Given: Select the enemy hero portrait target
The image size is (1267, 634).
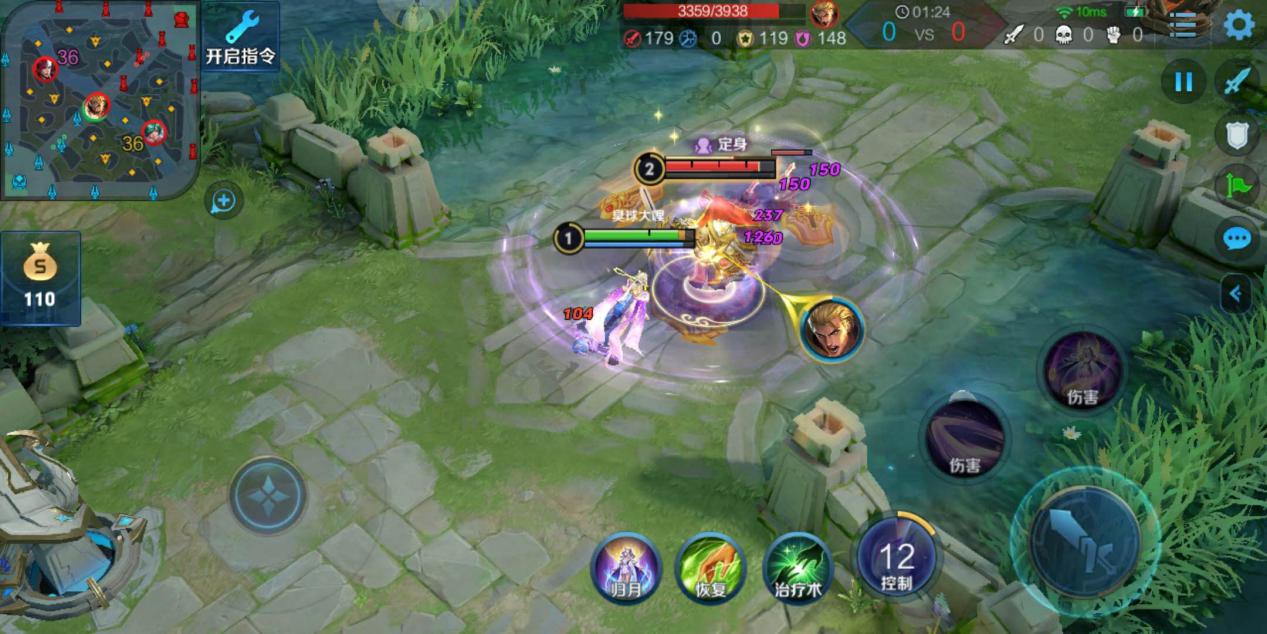Looking at the screenshot, I should coord(831,330).
